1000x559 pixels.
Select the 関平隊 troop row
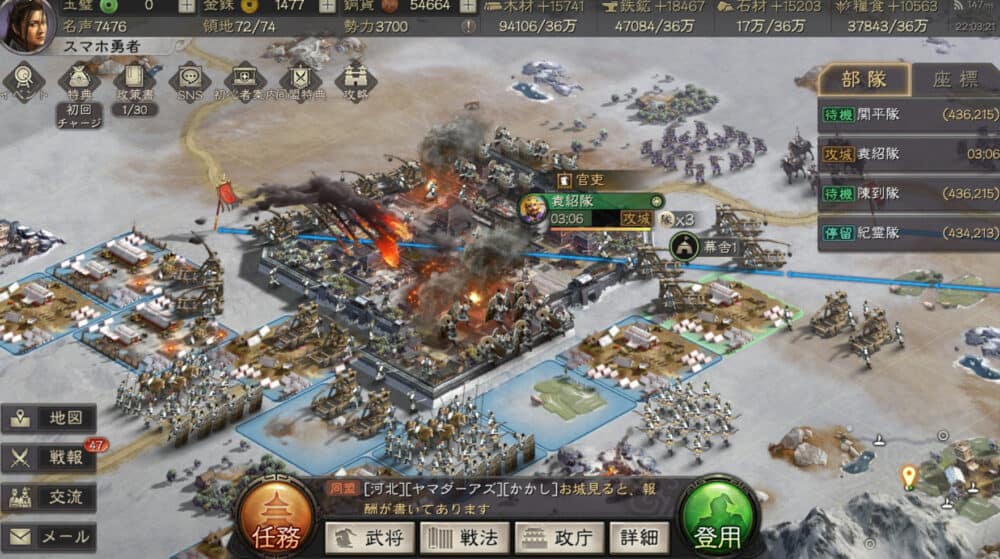pos(908,114)
